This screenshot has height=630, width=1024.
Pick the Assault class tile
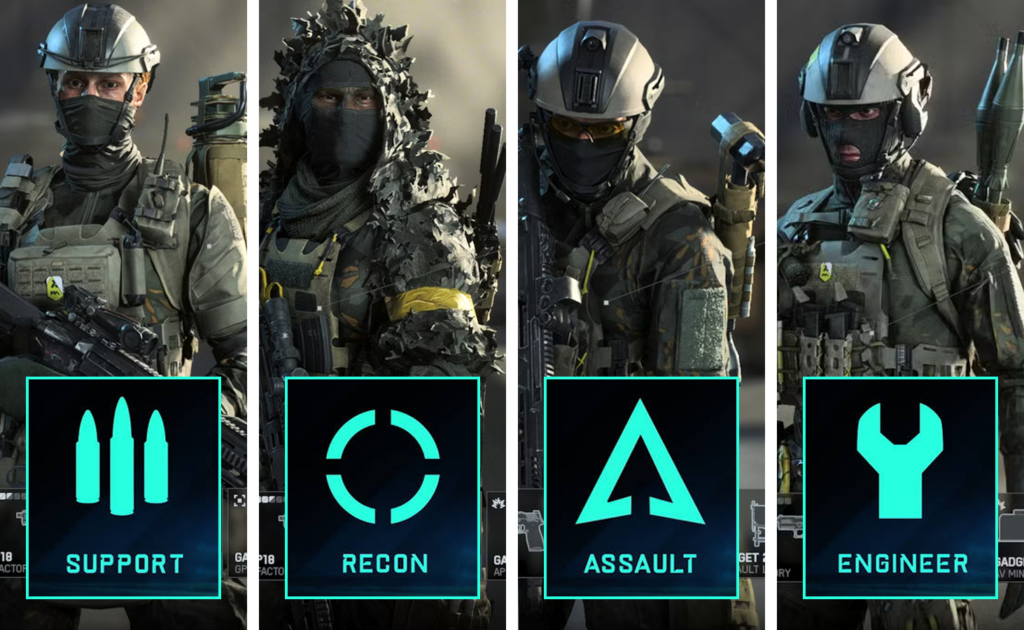point(641,487)
